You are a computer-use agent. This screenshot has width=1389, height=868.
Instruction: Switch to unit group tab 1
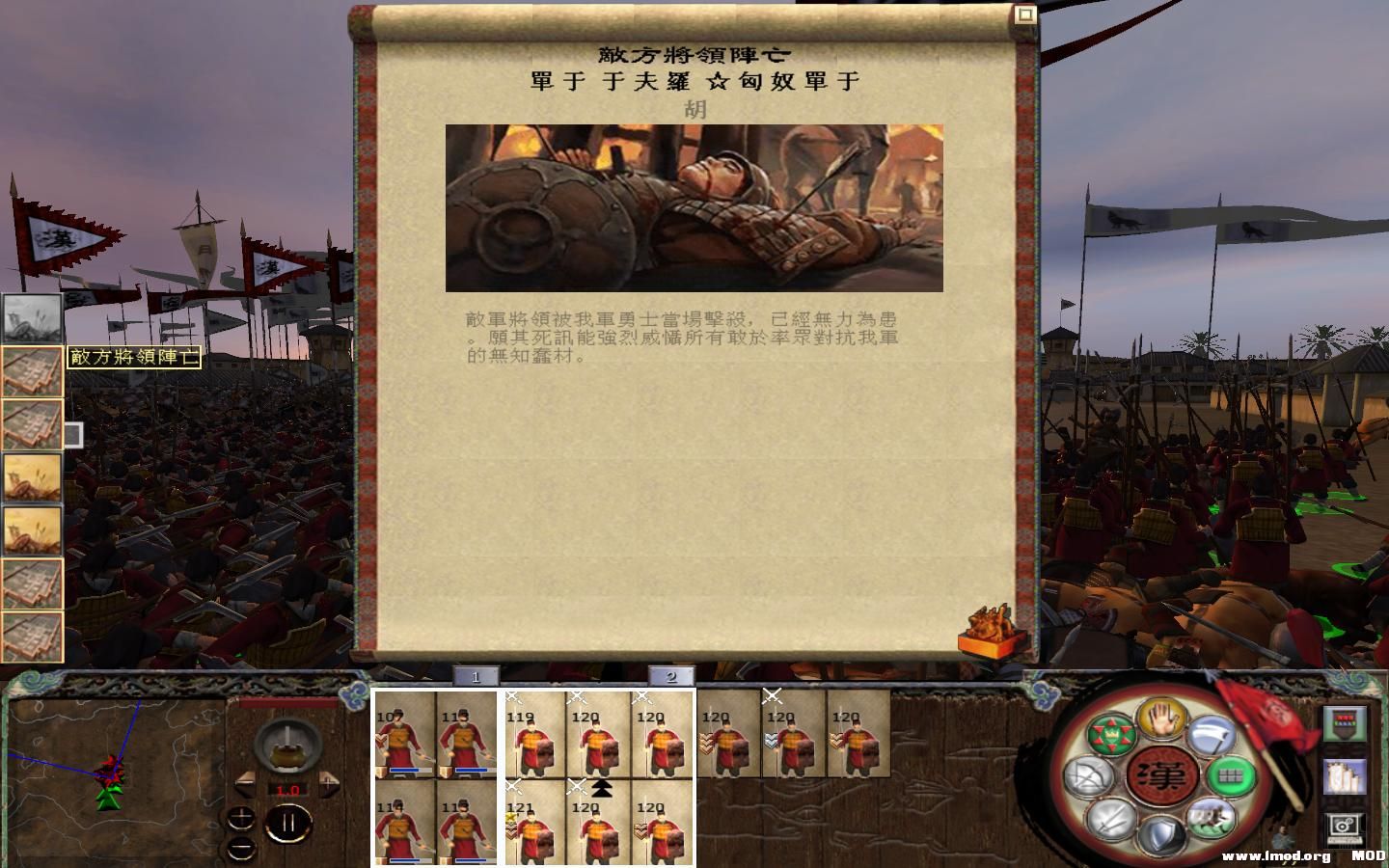point(475,676)
